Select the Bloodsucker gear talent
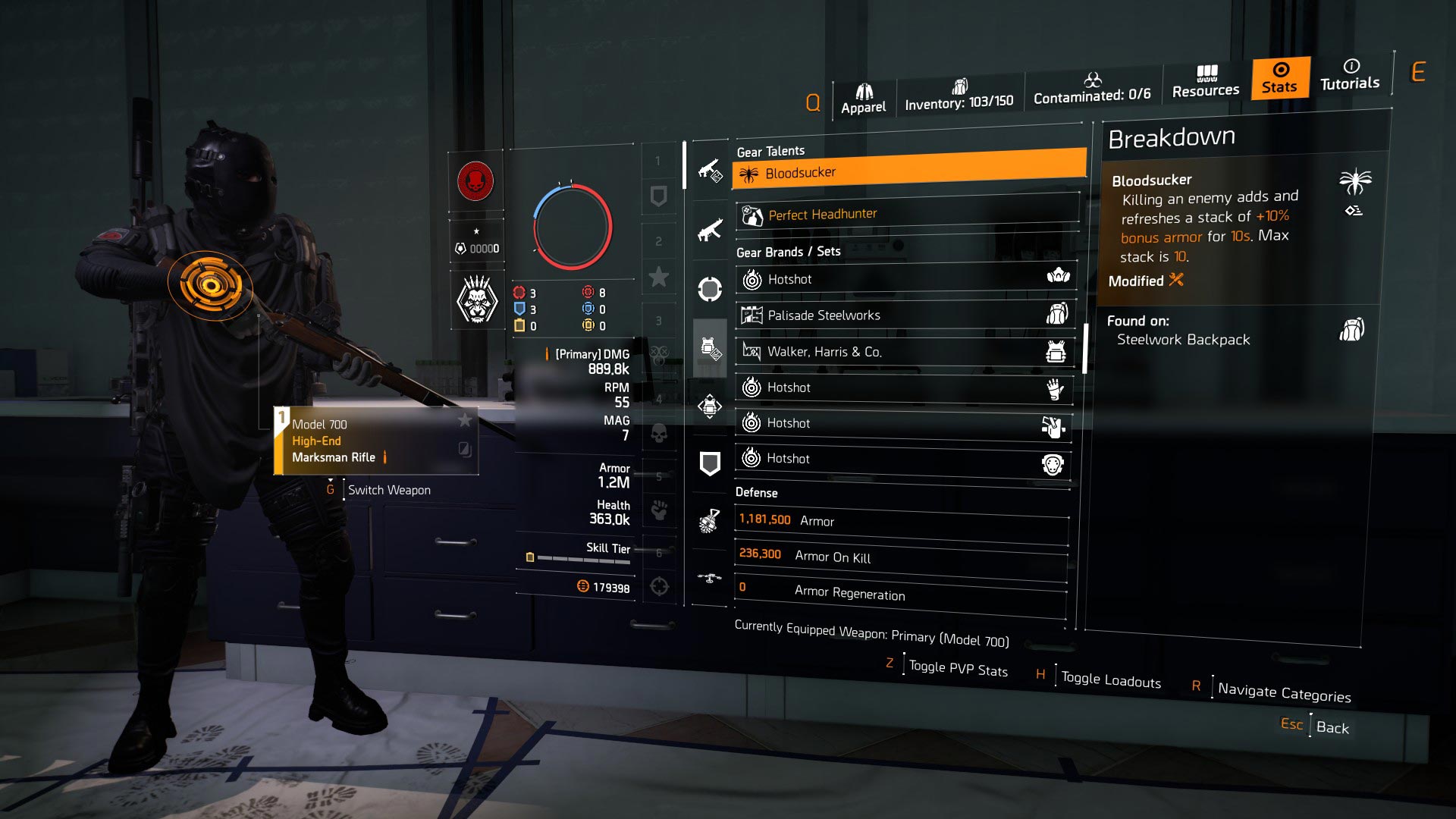The height and width of the screenshot is (819, 1456). 908,171
